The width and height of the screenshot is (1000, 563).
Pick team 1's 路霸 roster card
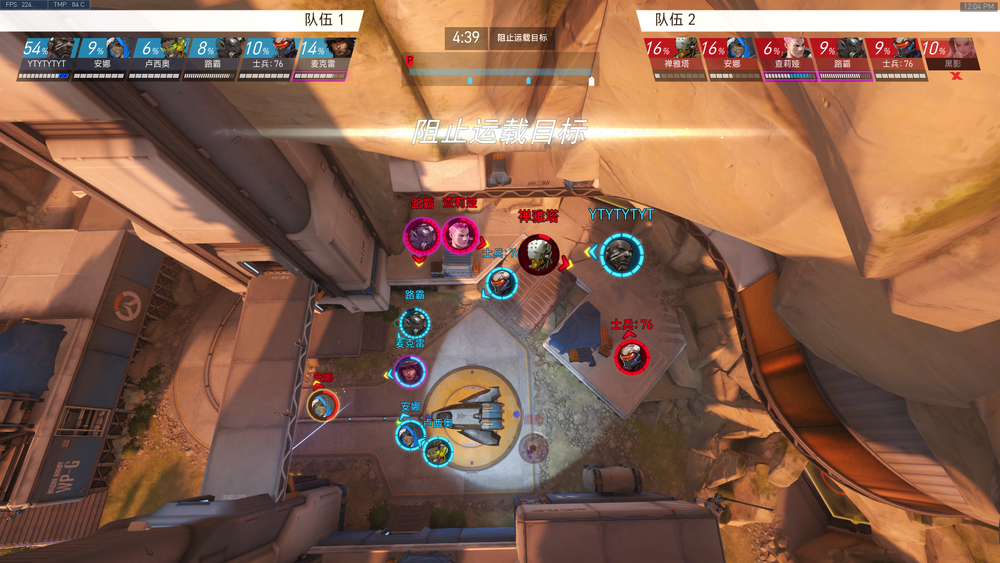click(213, 55)
